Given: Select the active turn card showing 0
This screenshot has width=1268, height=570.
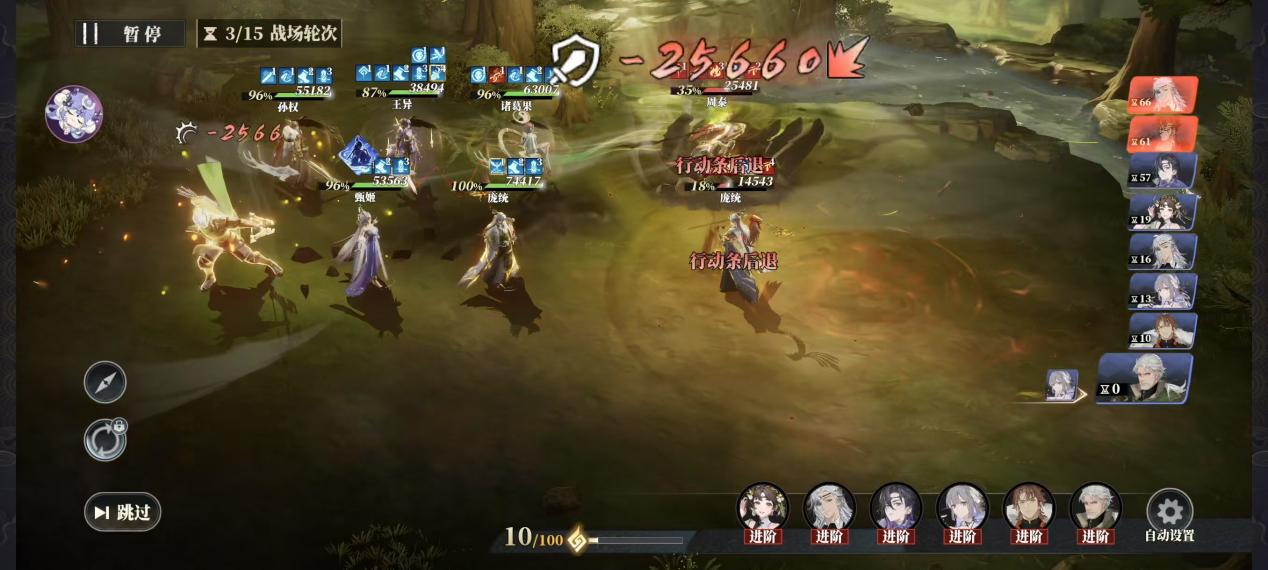Looking at the screenshot, I should click(1145, 379).
